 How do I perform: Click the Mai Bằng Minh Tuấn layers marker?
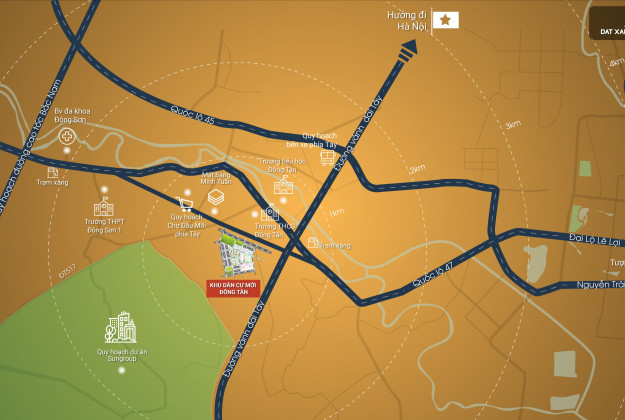(215, 198)
